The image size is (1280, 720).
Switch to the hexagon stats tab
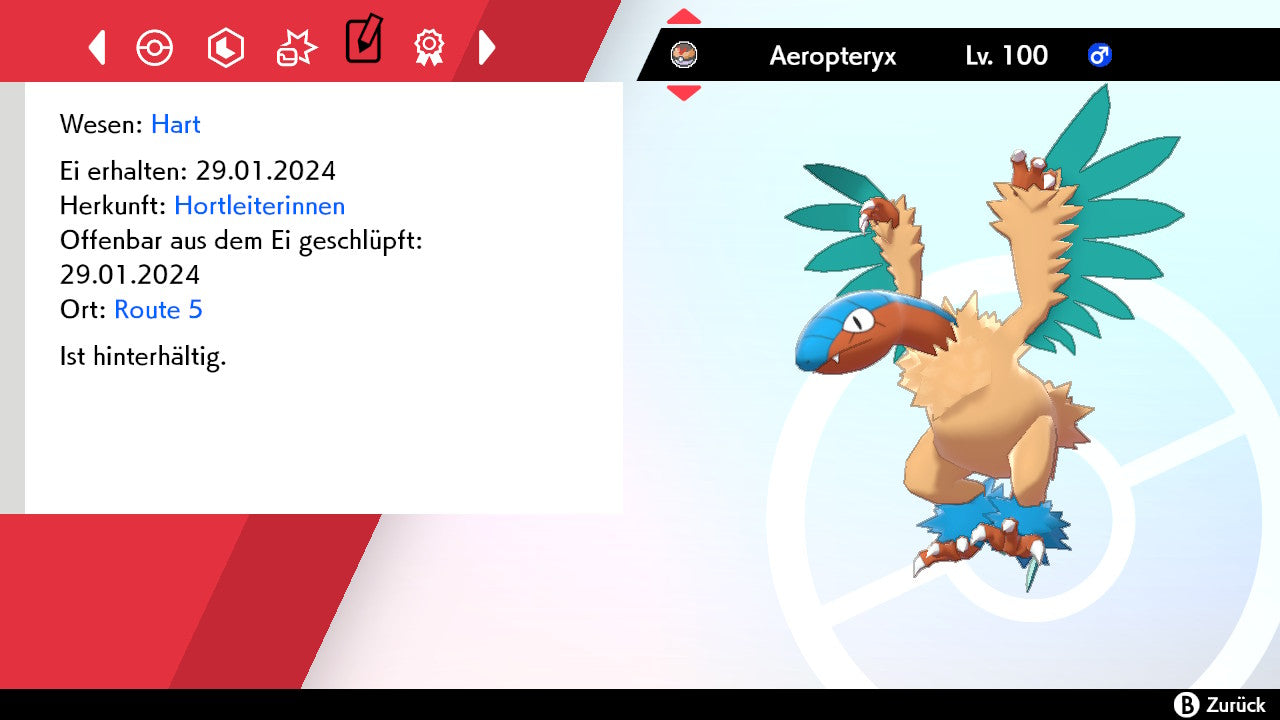(225, 47)
